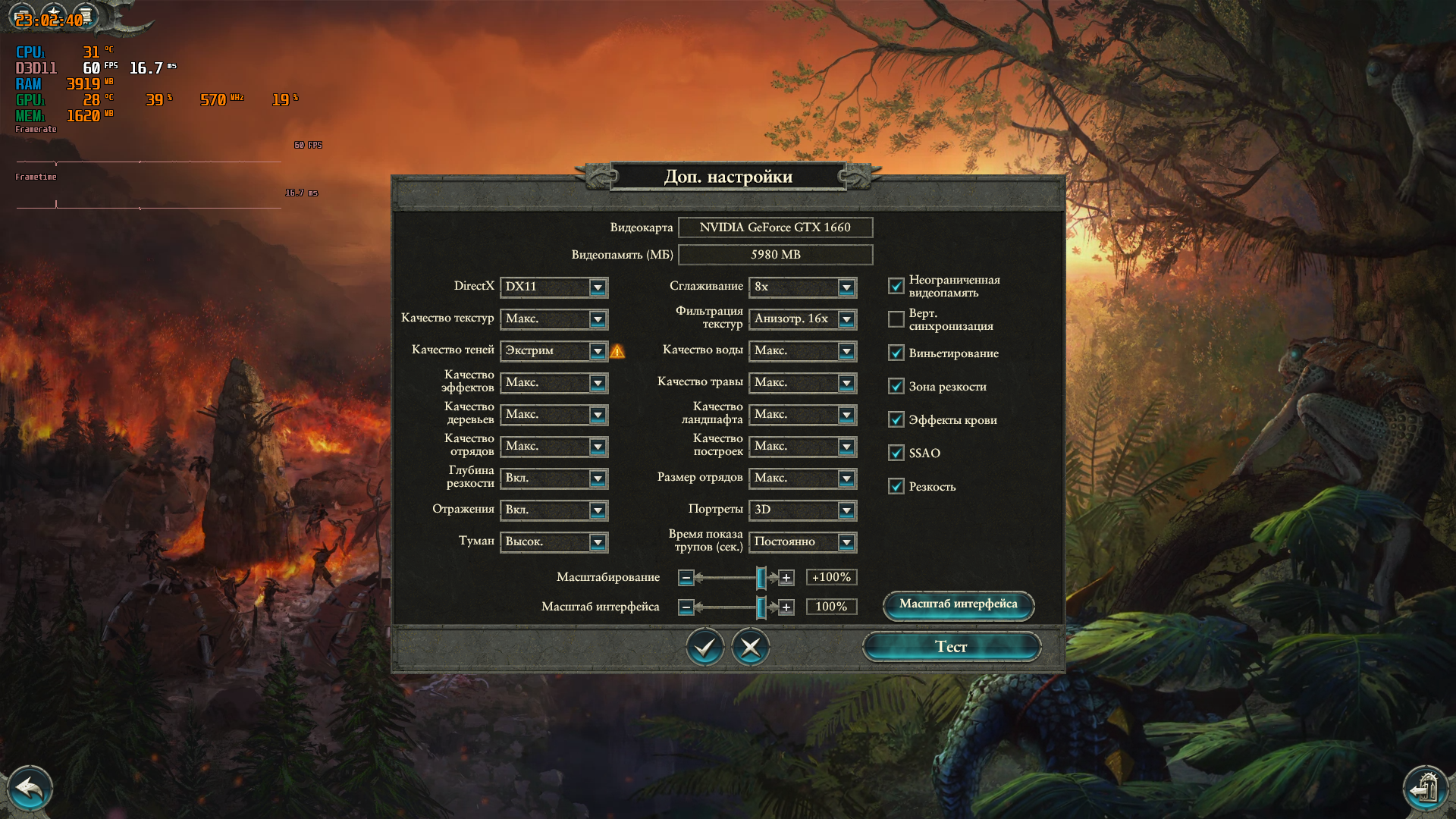
Task: Open the Сглаживание 8x dropdown
Action: [846, 287]
